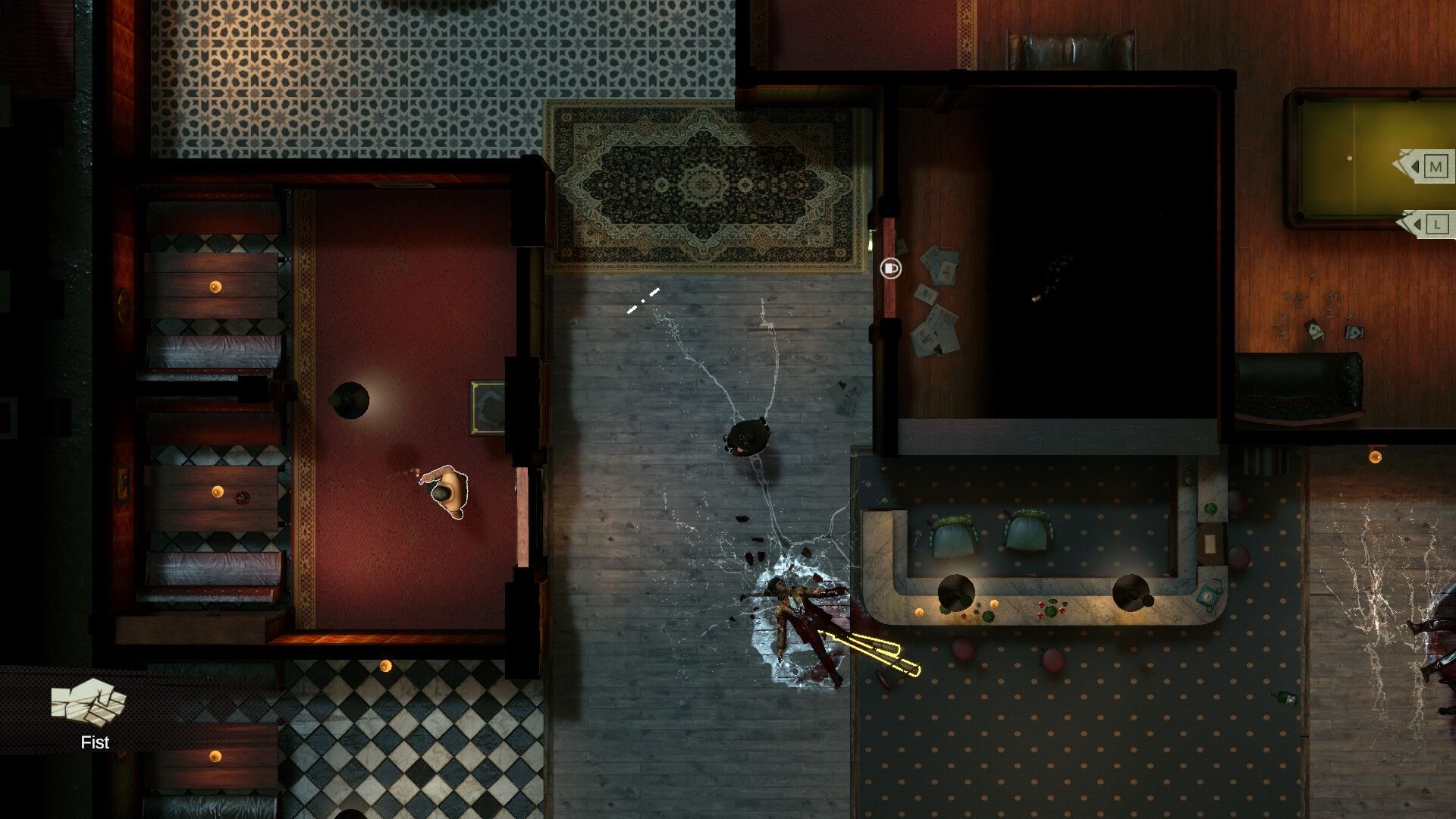Expand the paper tab labeled M

1427,166
